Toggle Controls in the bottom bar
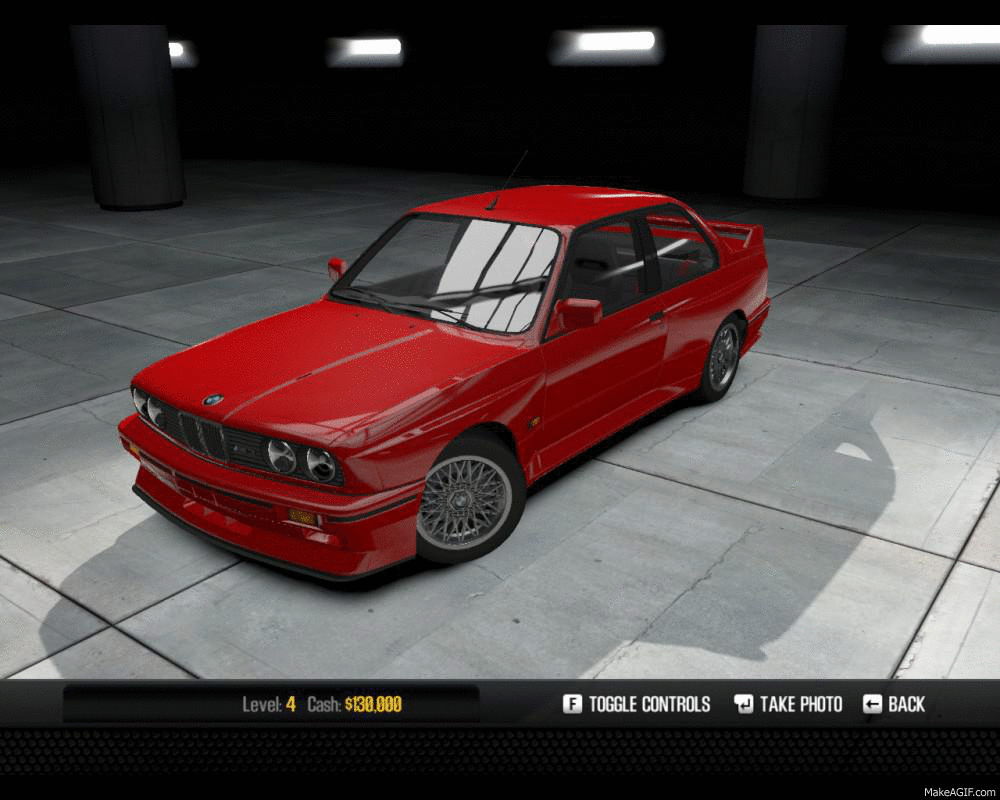1000x800 pixels. coord(637,704)
